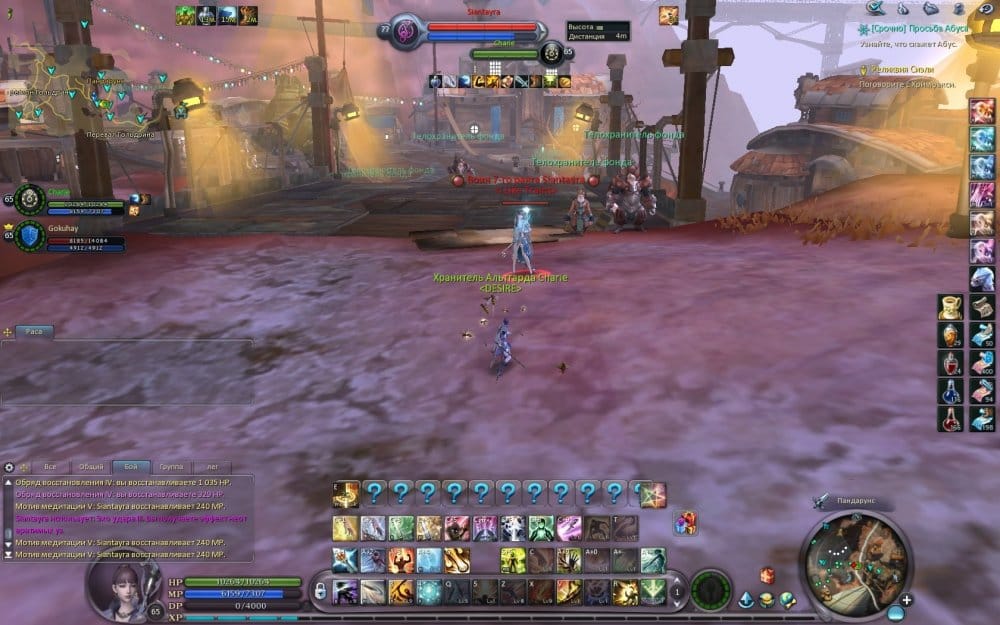Click the minimap plus zoom button
Image resolution: width=1000 pixels, height=625 pixels.
pos(906,600)
